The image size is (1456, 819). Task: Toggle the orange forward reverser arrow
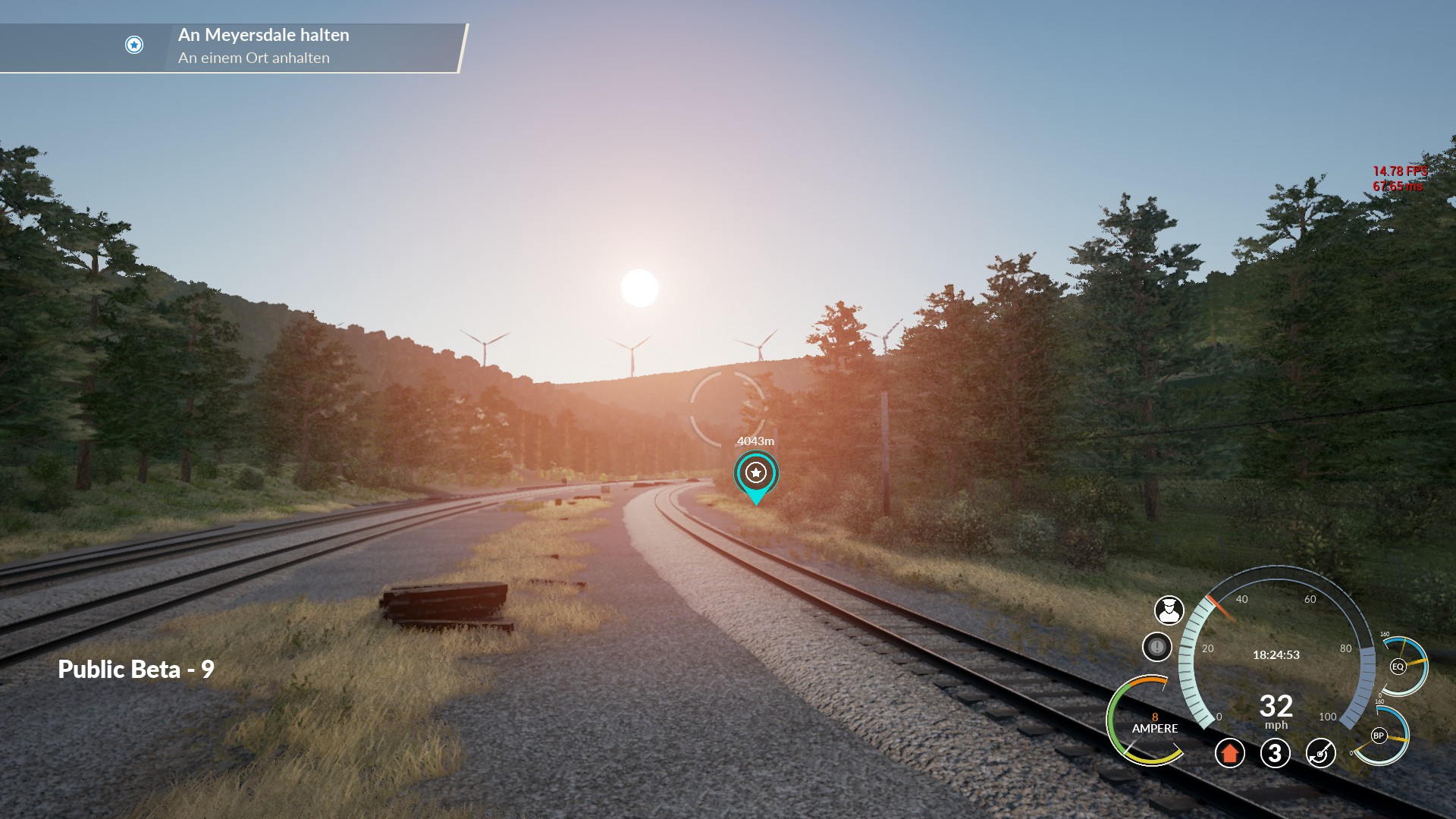click(1229, 753)
